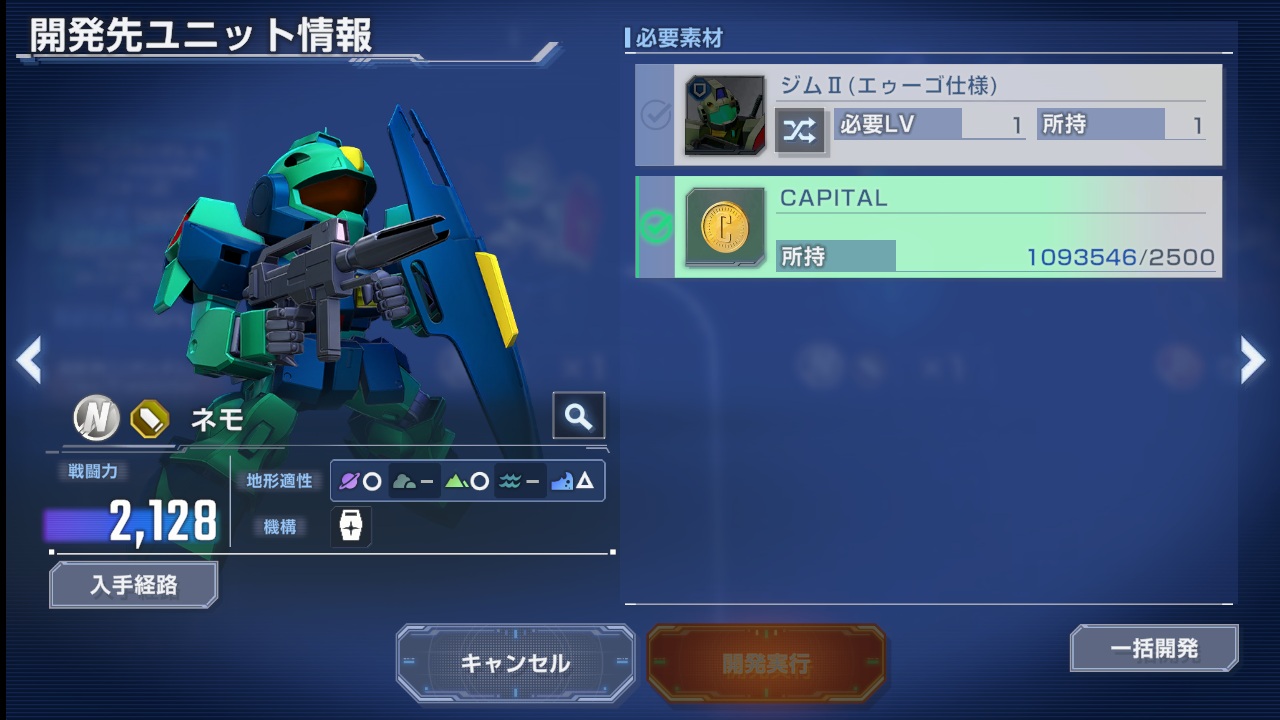Click the ジムII unit portrait thumbnail
The image size is (1280, 720).
point(724,116)
